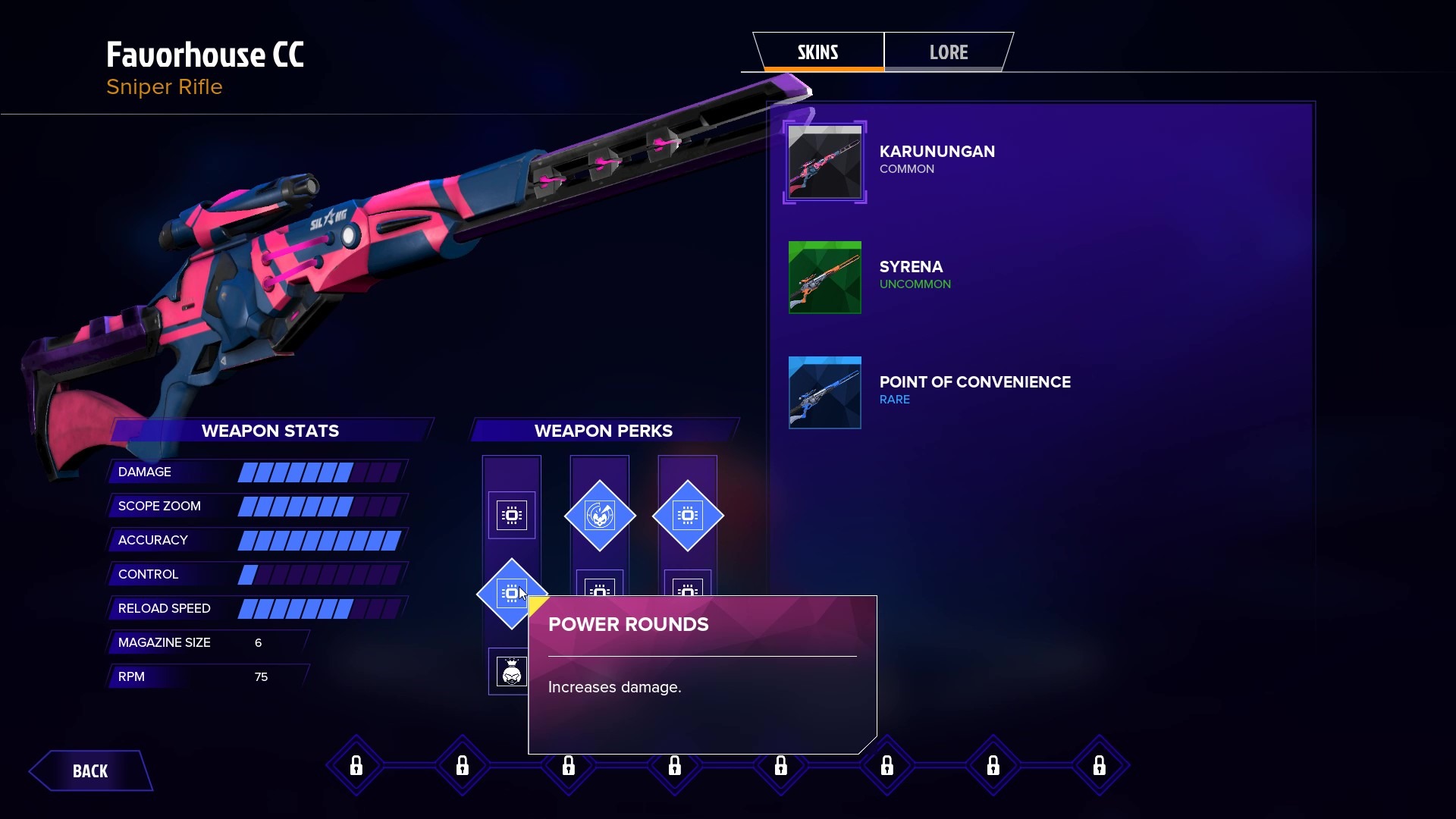The image size is (1456, 819).
Task: Click the crowned skull perk icon
Action: (x=511, y=671)
